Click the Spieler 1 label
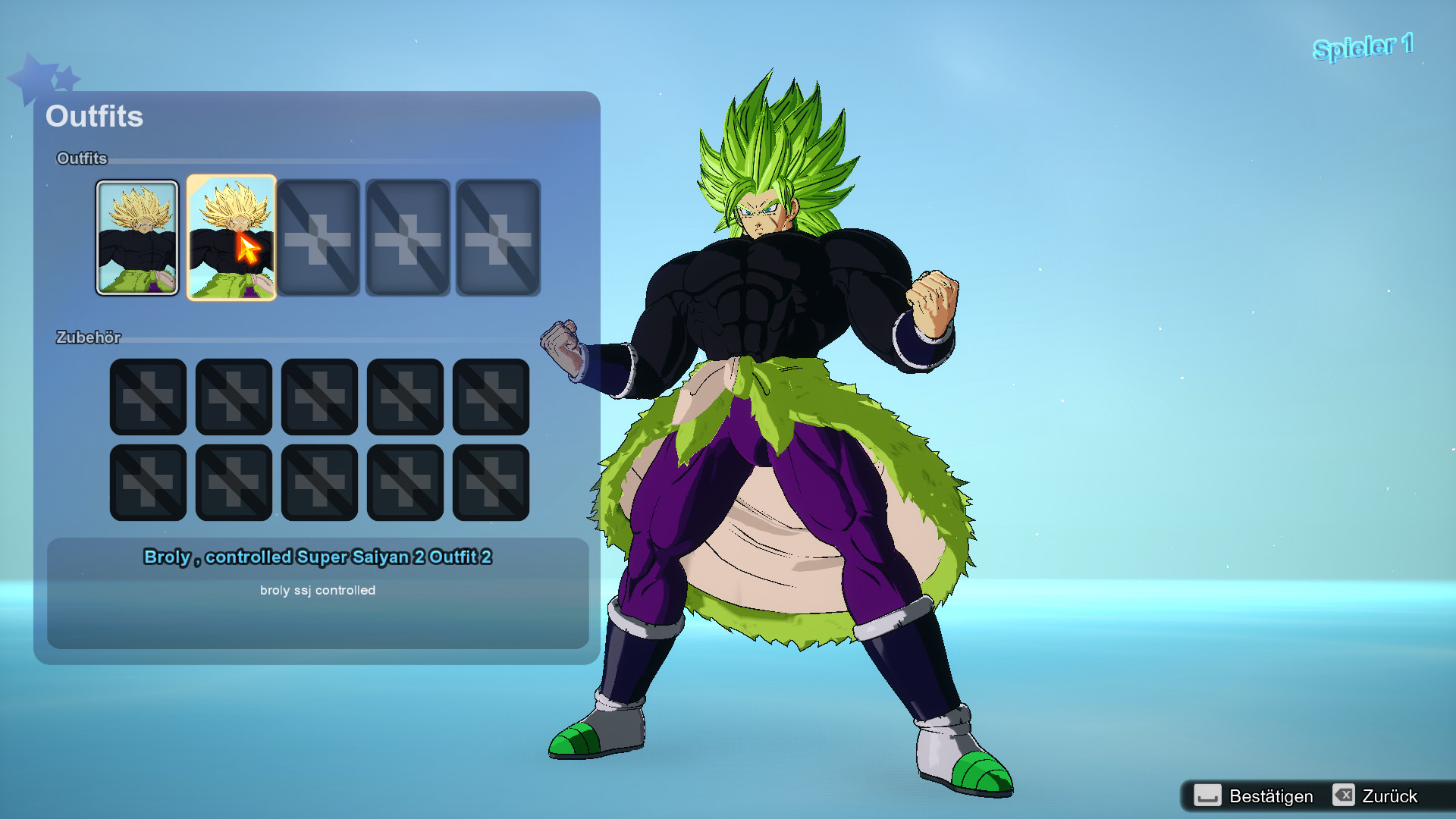1456x819 pixels. click(1362, 45)
